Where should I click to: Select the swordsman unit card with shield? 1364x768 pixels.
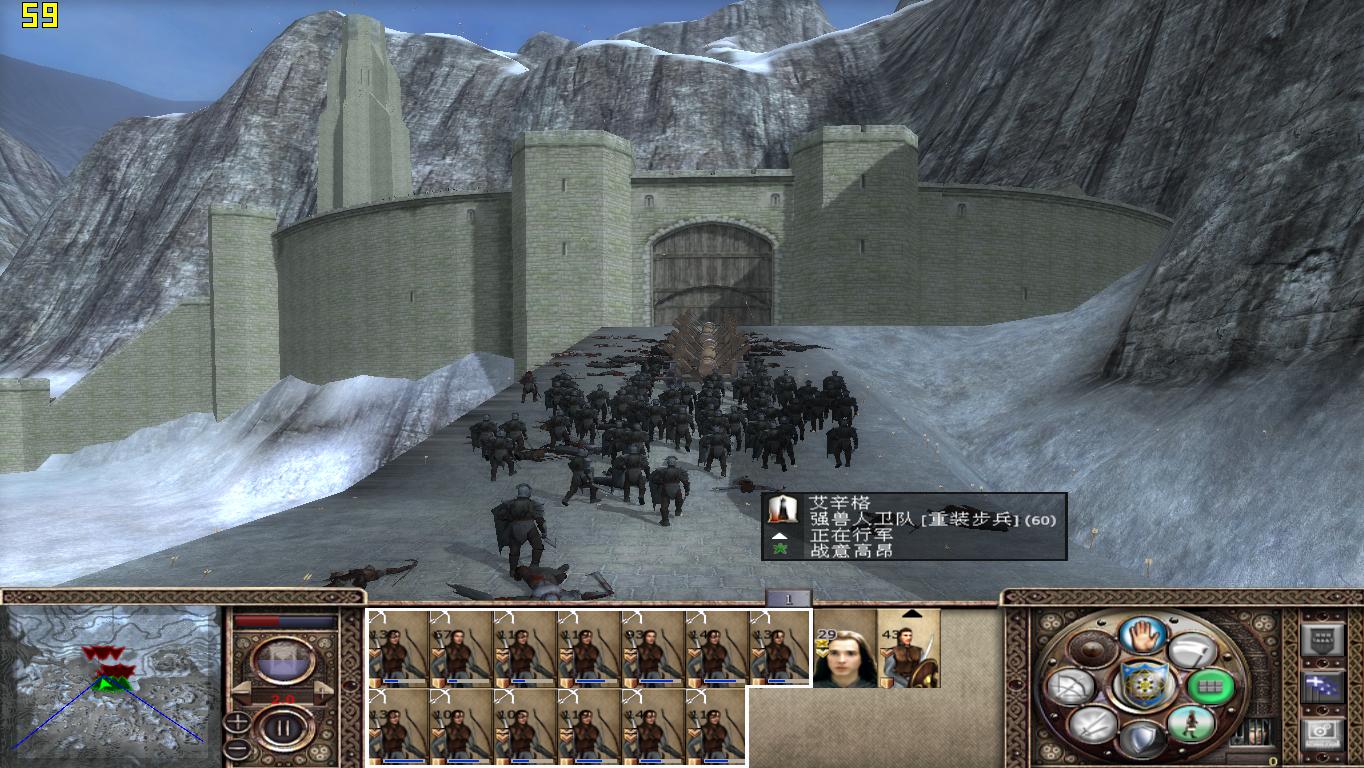pyautogui.click(x=909, y=649)
